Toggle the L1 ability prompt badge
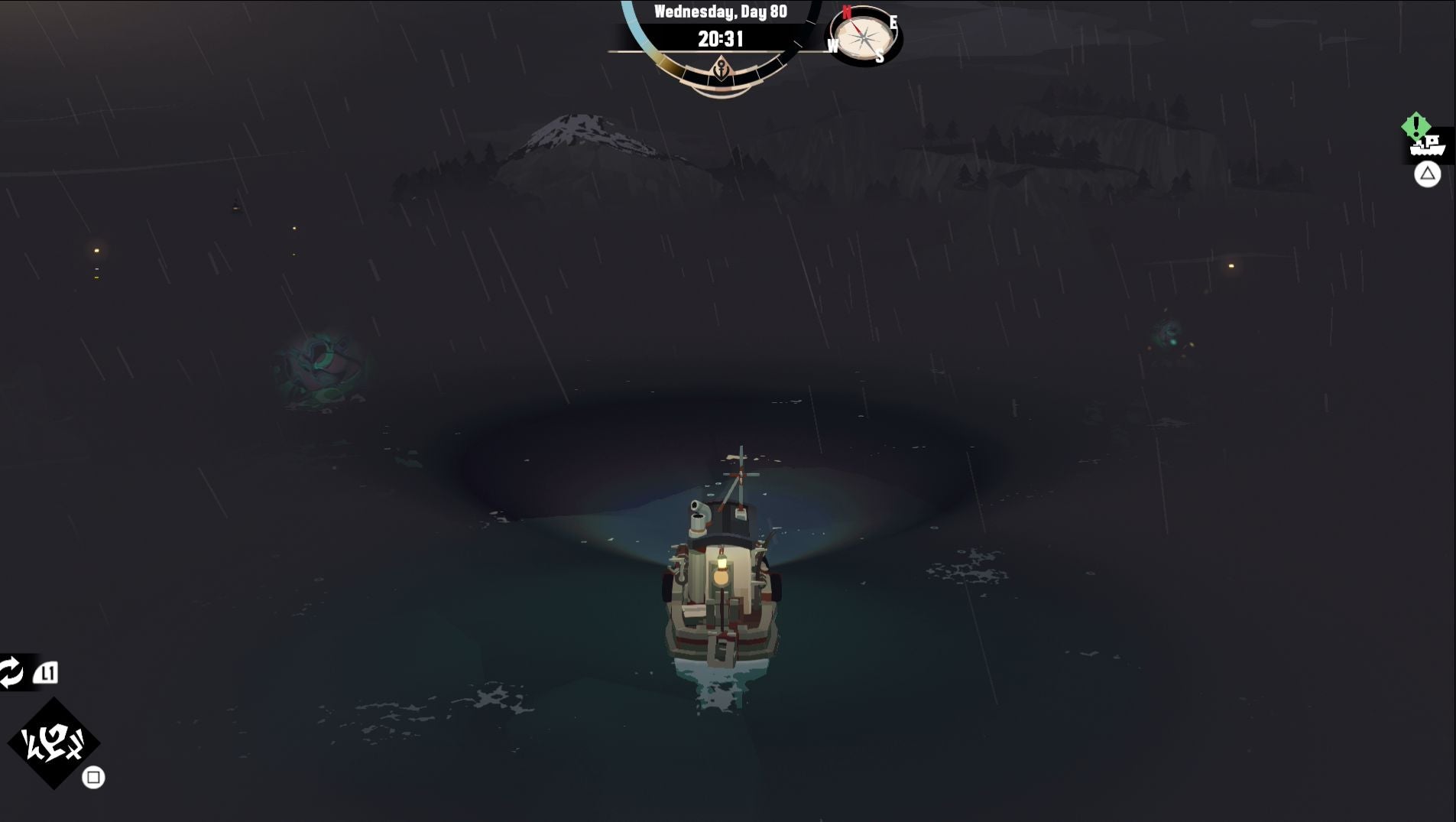Image resolution: width=1456 pixels, height=822 pixels. [47, 672]
